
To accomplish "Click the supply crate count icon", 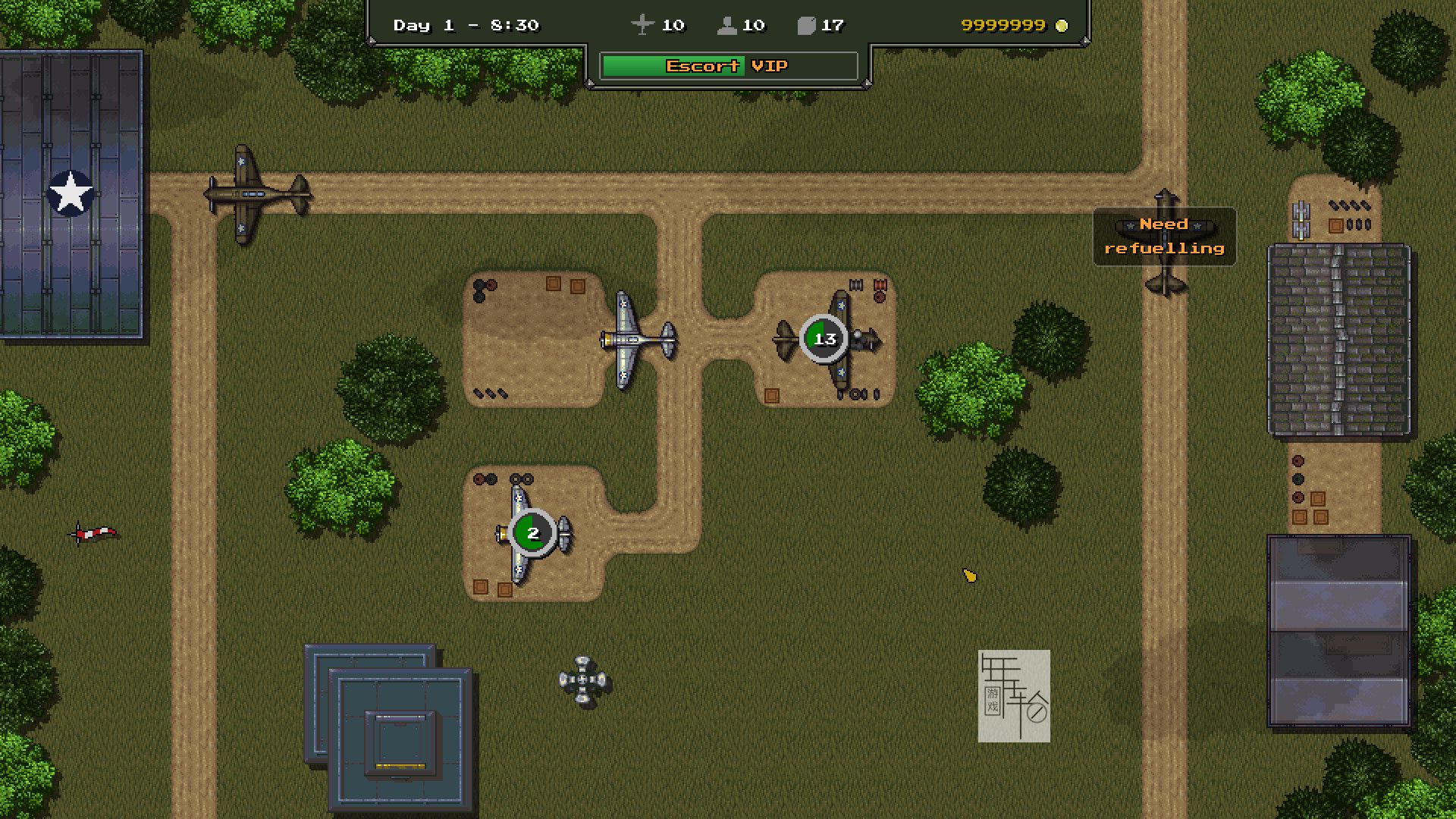I will point(806,26).
